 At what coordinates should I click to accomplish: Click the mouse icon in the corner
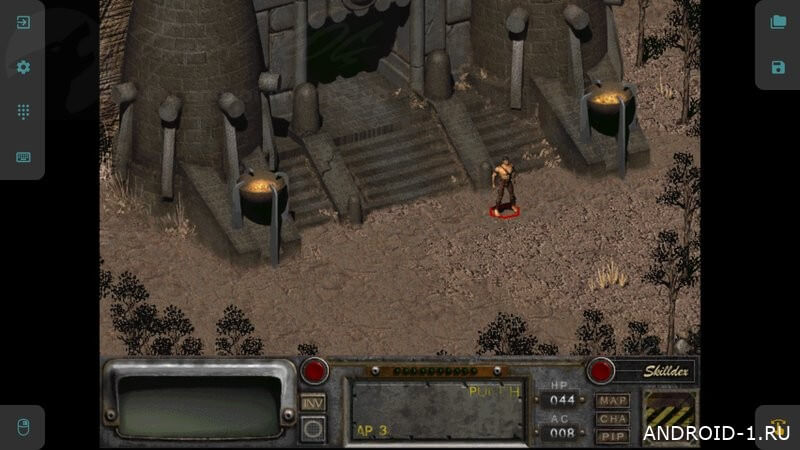click(x=22, y=427)
